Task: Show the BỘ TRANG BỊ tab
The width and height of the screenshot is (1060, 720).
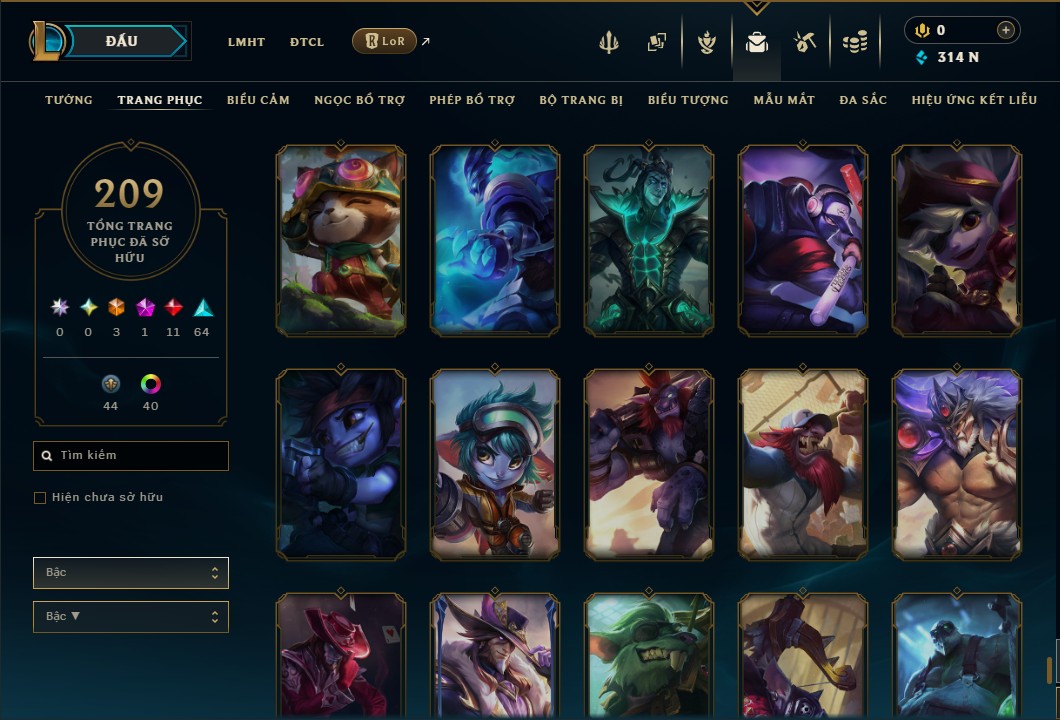Action: click(581, 100)
